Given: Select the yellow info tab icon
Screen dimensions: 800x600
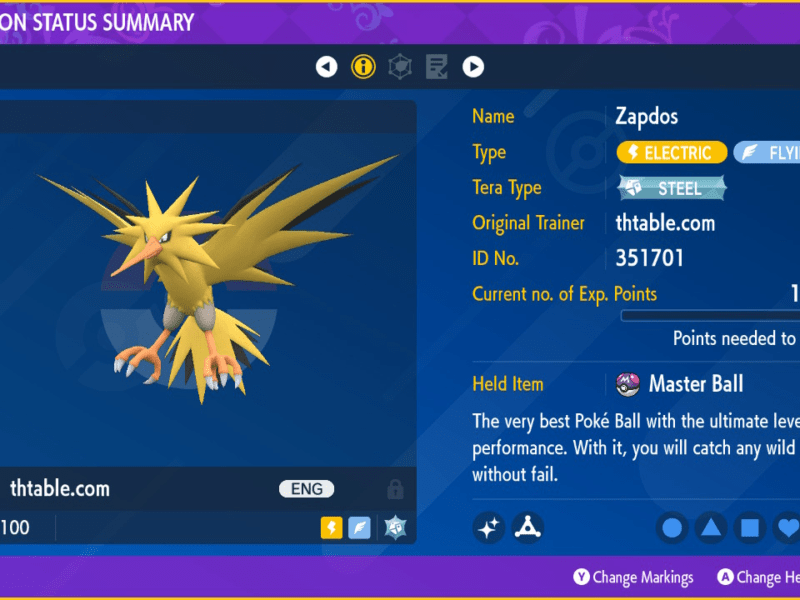Looking at the screenshot, I should pos(363,67).
